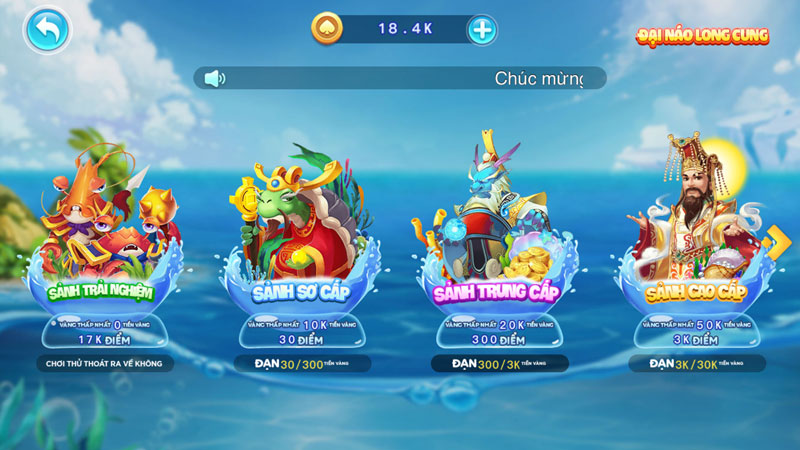800x450 pixels.
Task: Add more gold with the plus button
Action: [482, 30]
